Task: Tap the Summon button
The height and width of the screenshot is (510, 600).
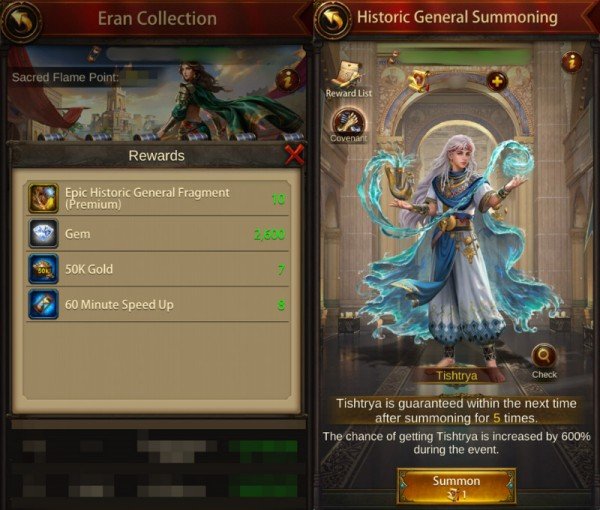Action: pyautogui.click(x=455, y=486)
